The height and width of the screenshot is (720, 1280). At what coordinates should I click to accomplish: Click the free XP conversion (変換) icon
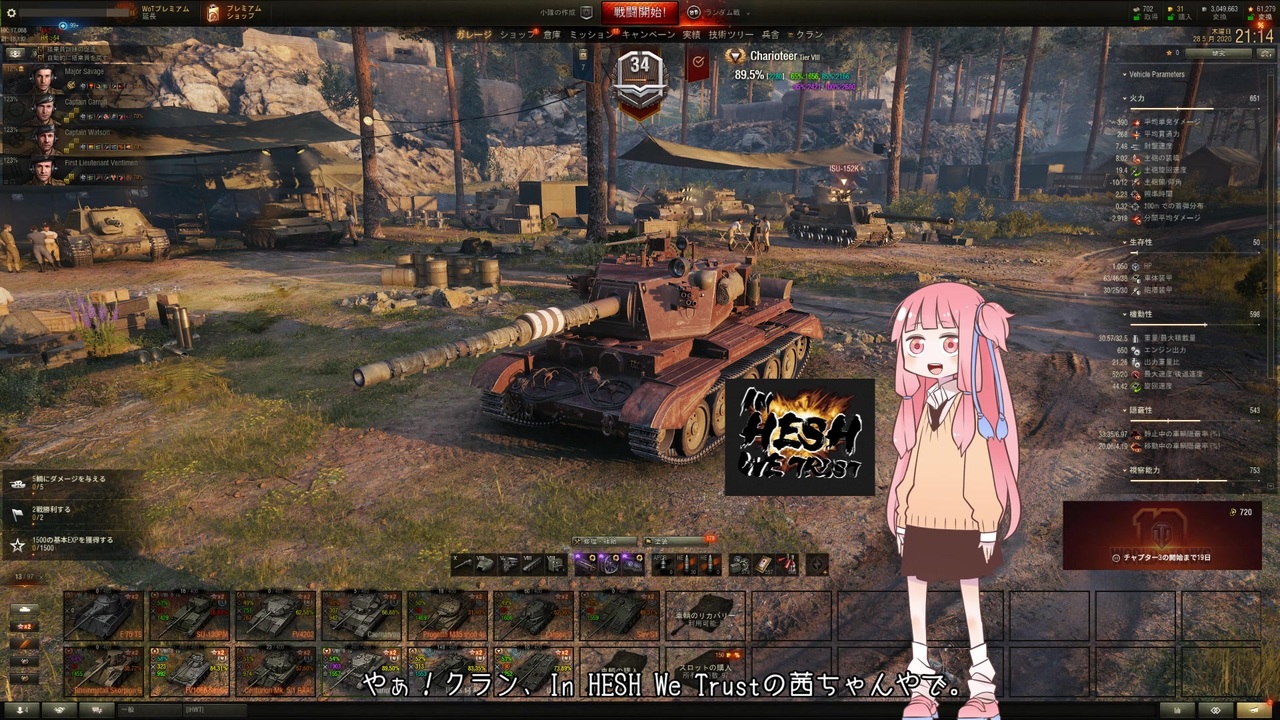click(1263, 15)
